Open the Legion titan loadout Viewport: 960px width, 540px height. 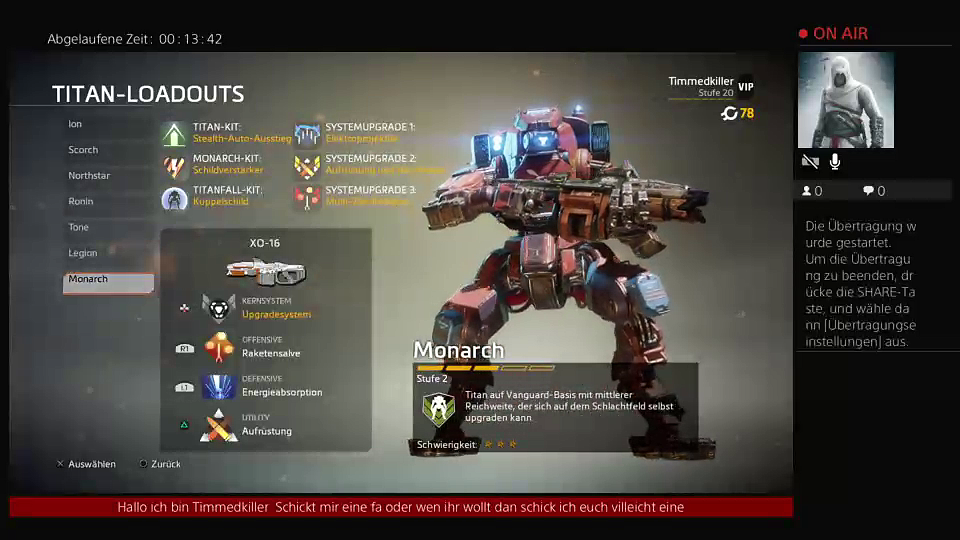[x=83, y=254]
